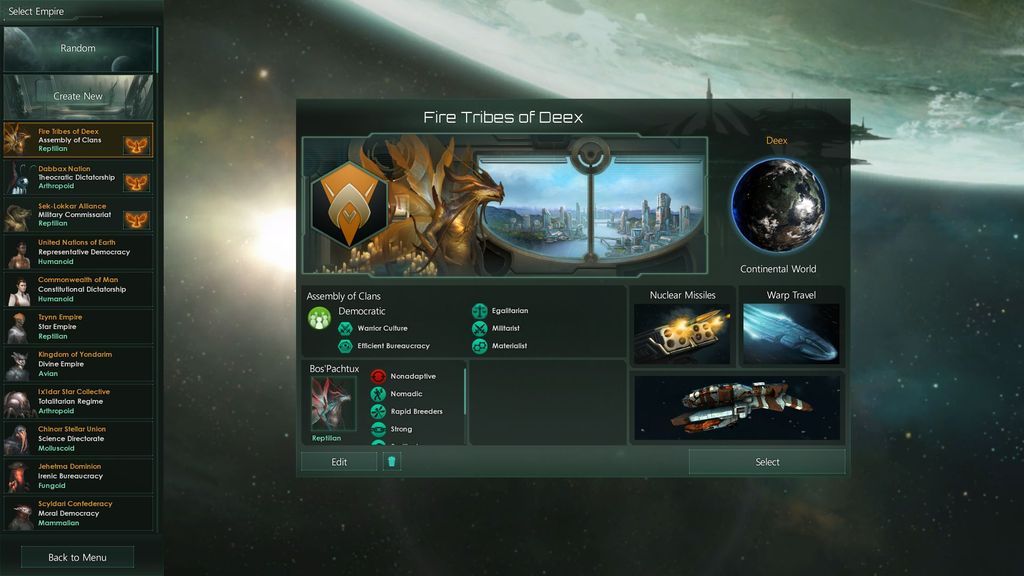Confirm empire with Select button
Viewport: 1024px width, 576px height.
(x=767, y=462)
